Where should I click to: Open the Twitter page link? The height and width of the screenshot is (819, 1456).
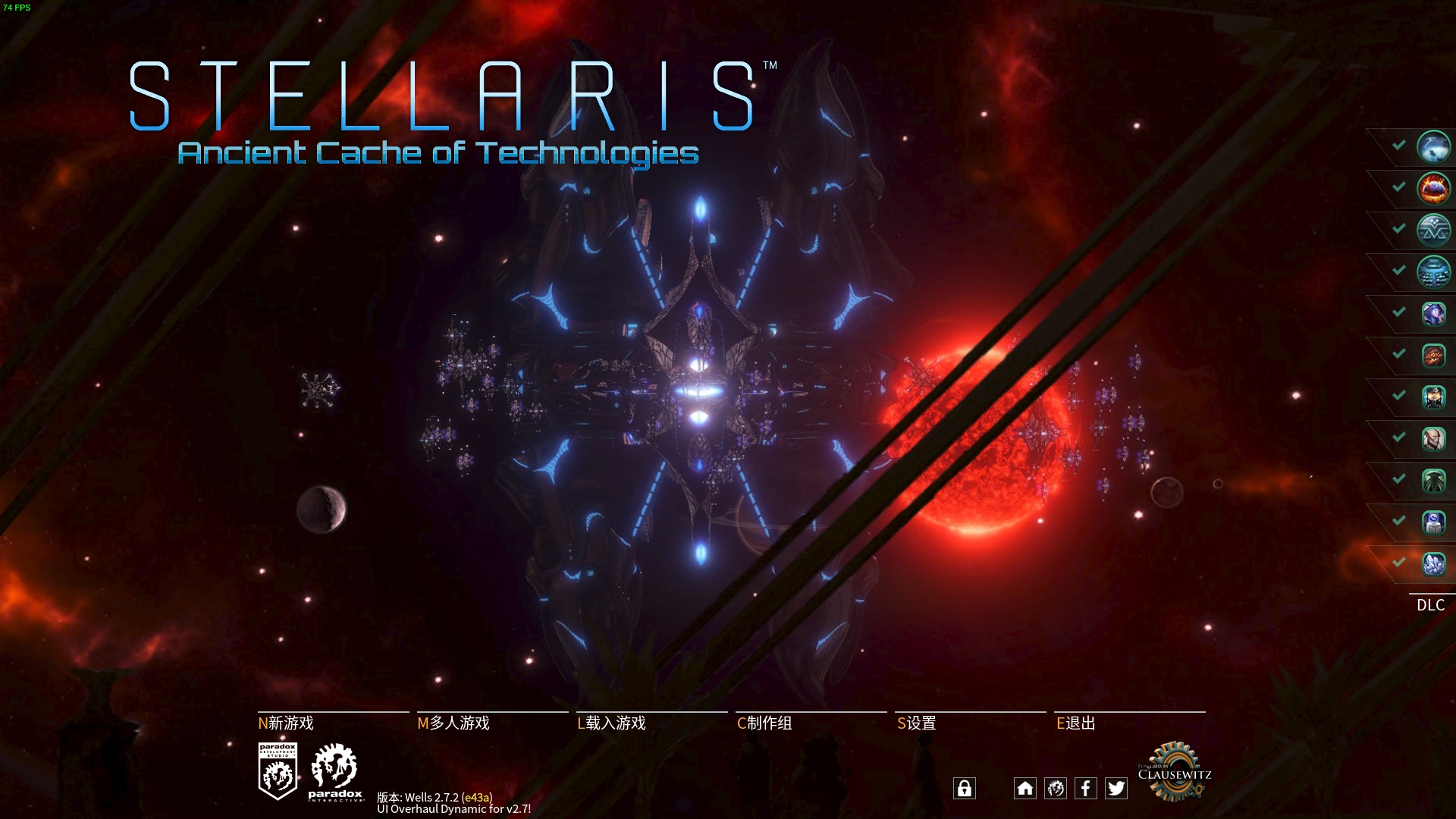coord(1116,789)
